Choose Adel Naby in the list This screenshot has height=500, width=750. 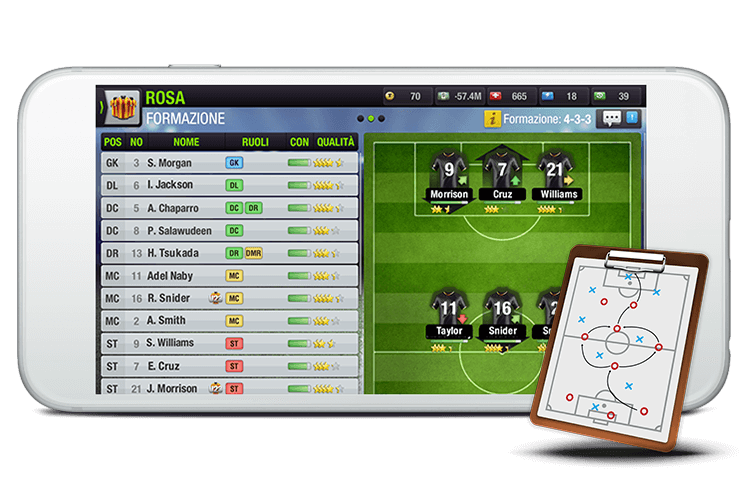click(230, 275)
